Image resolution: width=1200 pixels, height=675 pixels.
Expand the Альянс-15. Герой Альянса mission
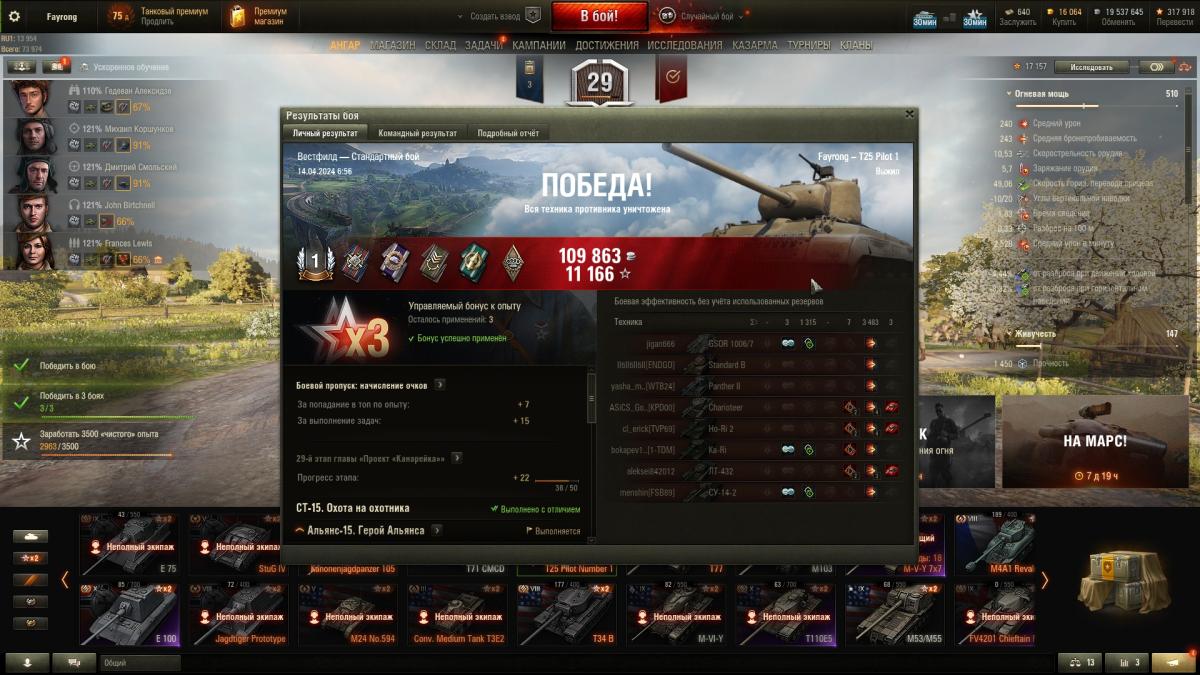pyautogui.click(x=365, y=530)
